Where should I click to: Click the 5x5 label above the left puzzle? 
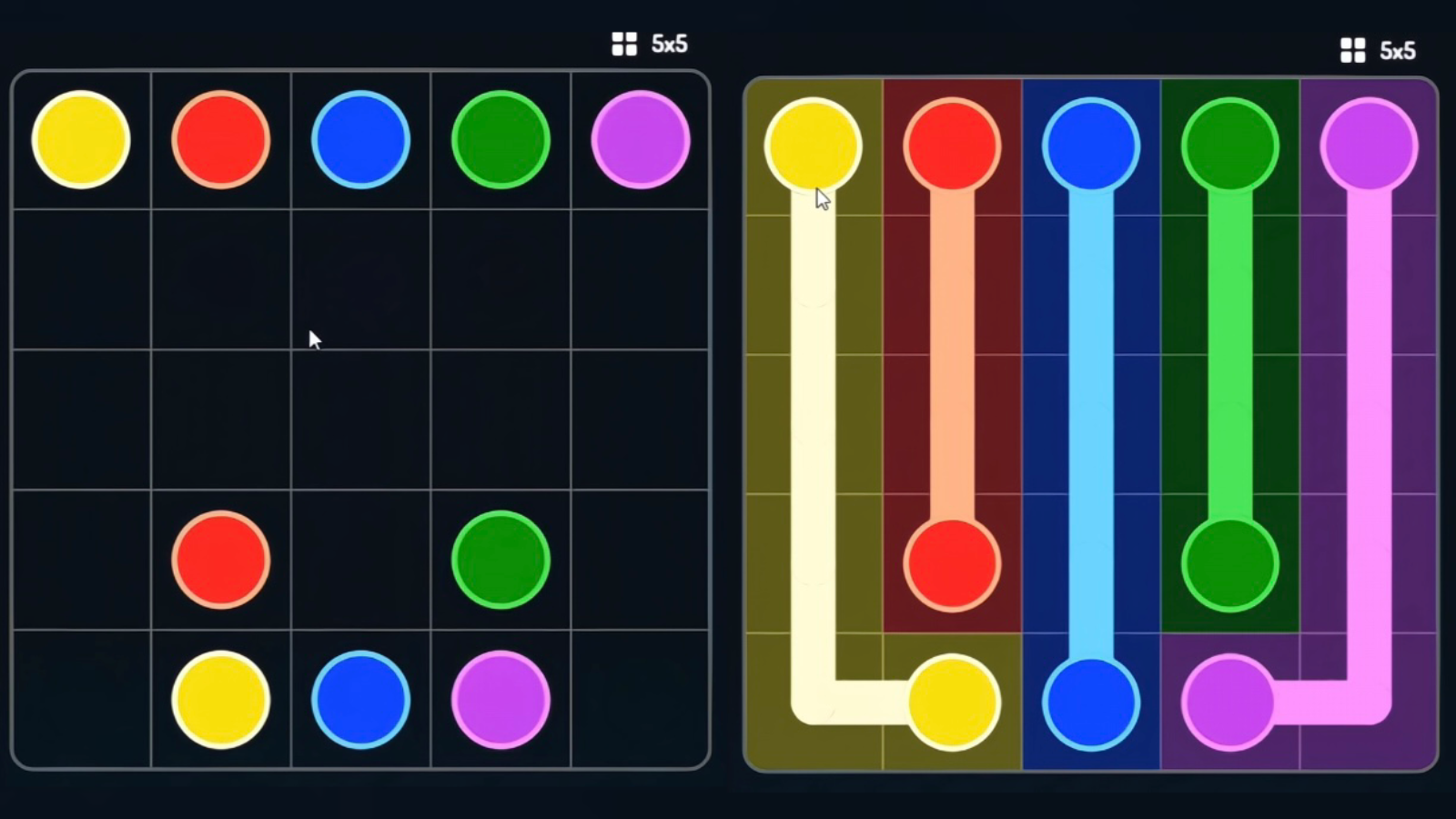pyautogui.click(x=670, y=43)
